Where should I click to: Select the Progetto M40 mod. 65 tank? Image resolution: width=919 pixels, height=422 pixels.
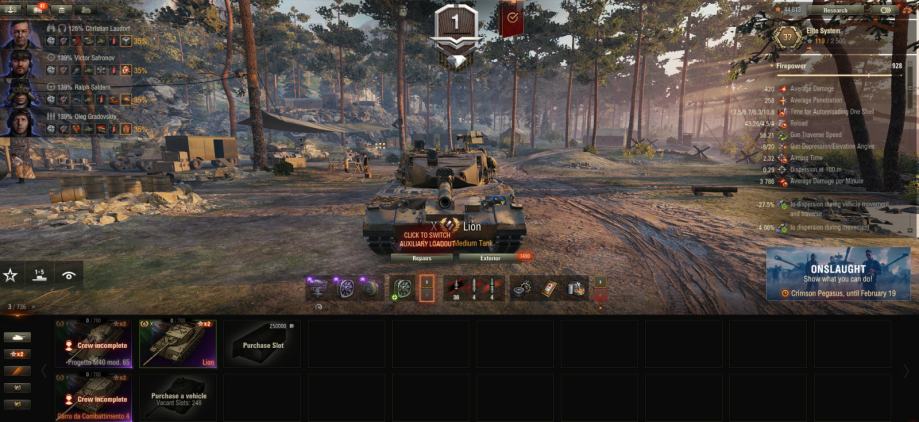tap(95, 344)
